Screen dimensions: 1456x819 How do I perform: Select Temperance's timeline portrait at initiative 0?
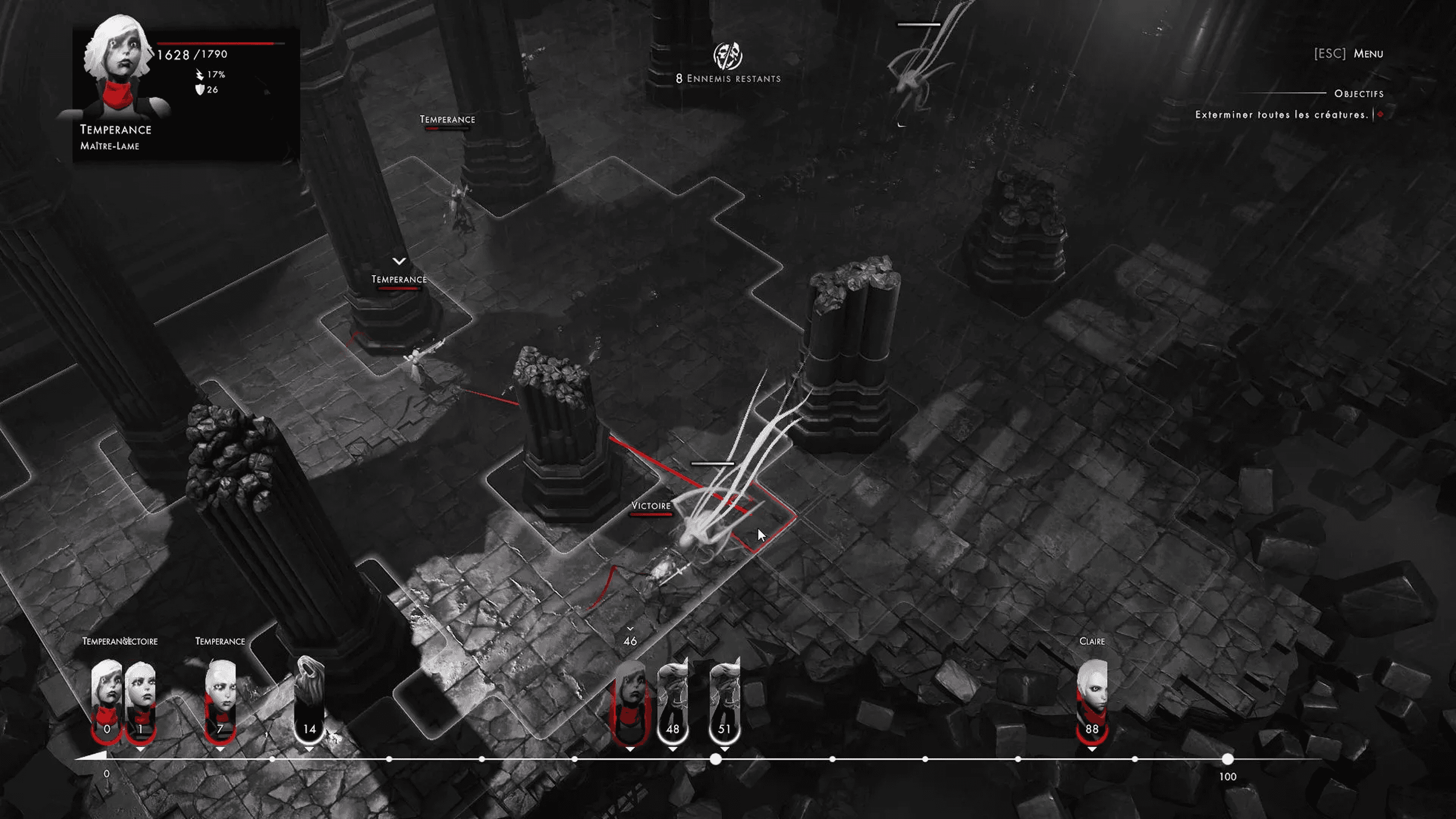coord(106,701)
